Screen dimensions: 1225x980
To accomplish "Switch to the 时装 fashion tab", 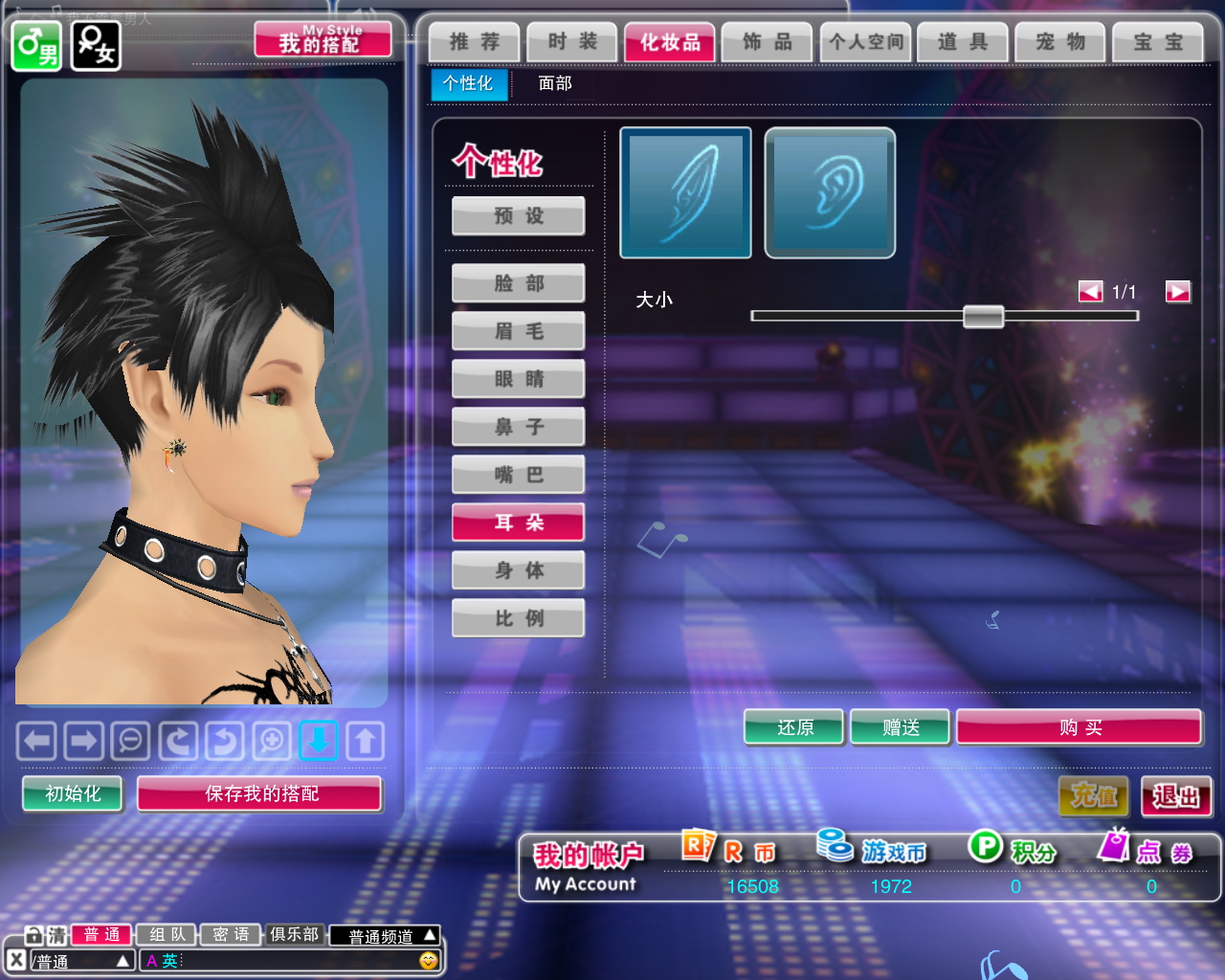I will click(x=572, y=42).
